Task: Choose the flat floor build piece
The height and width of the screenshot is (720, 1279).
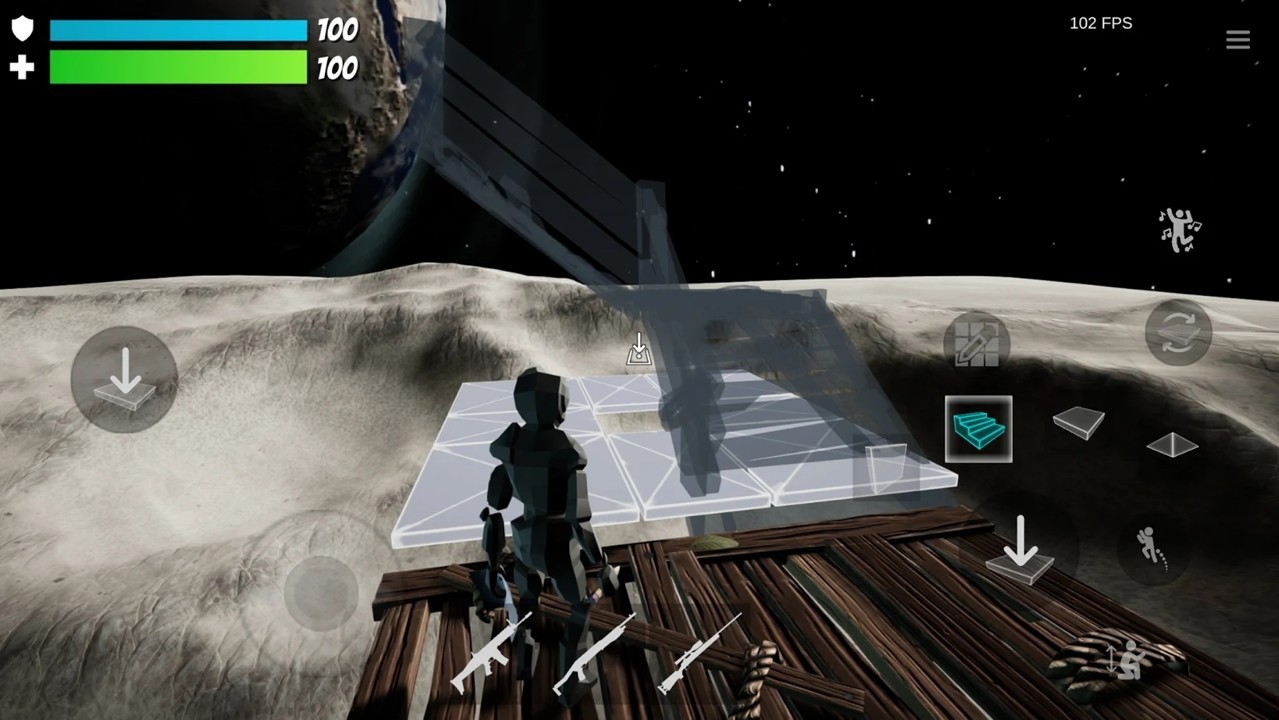Action: tap(1078, 422)
